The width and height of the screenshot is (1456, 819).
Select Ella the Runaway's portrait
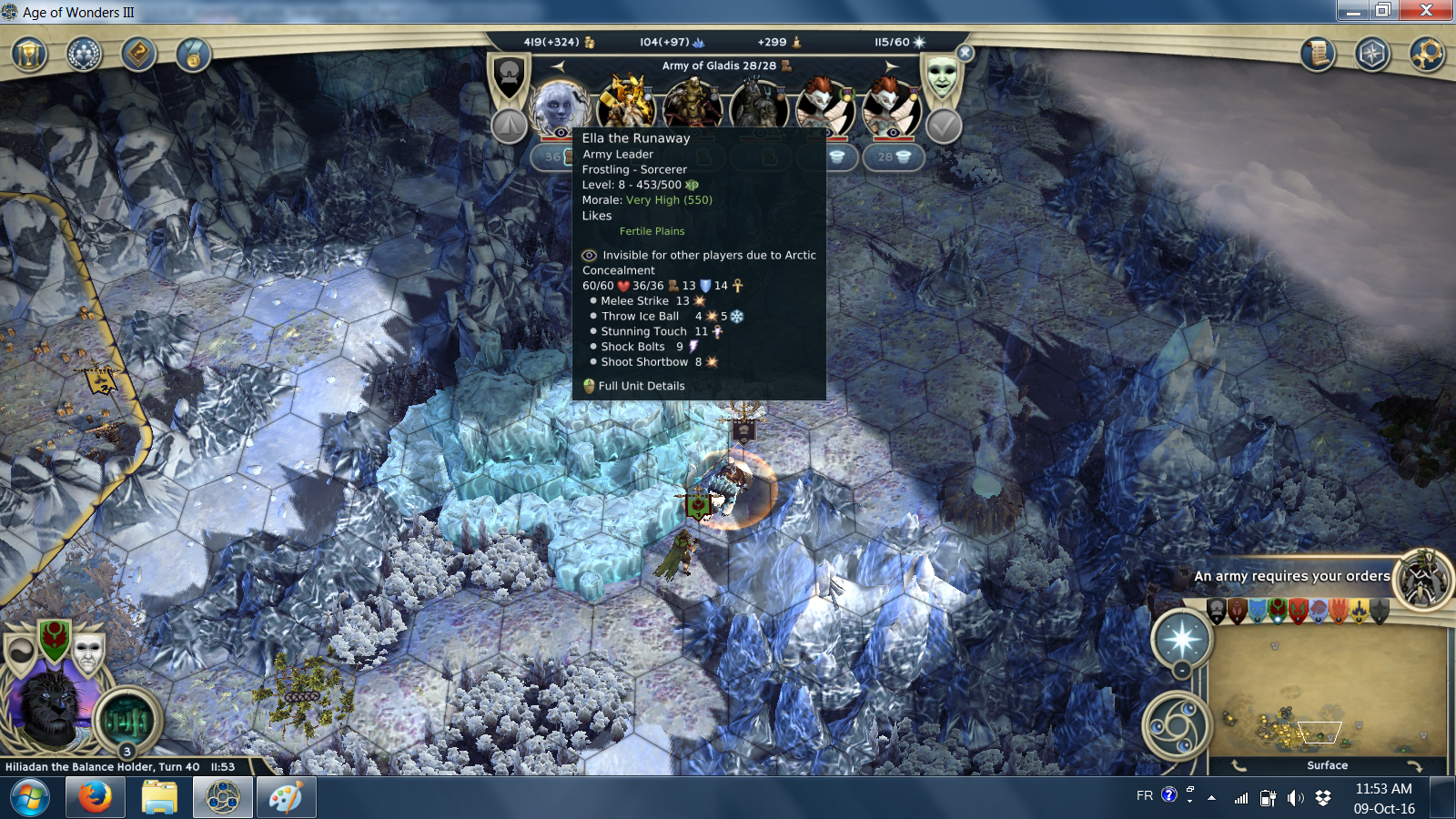(559, 106)
